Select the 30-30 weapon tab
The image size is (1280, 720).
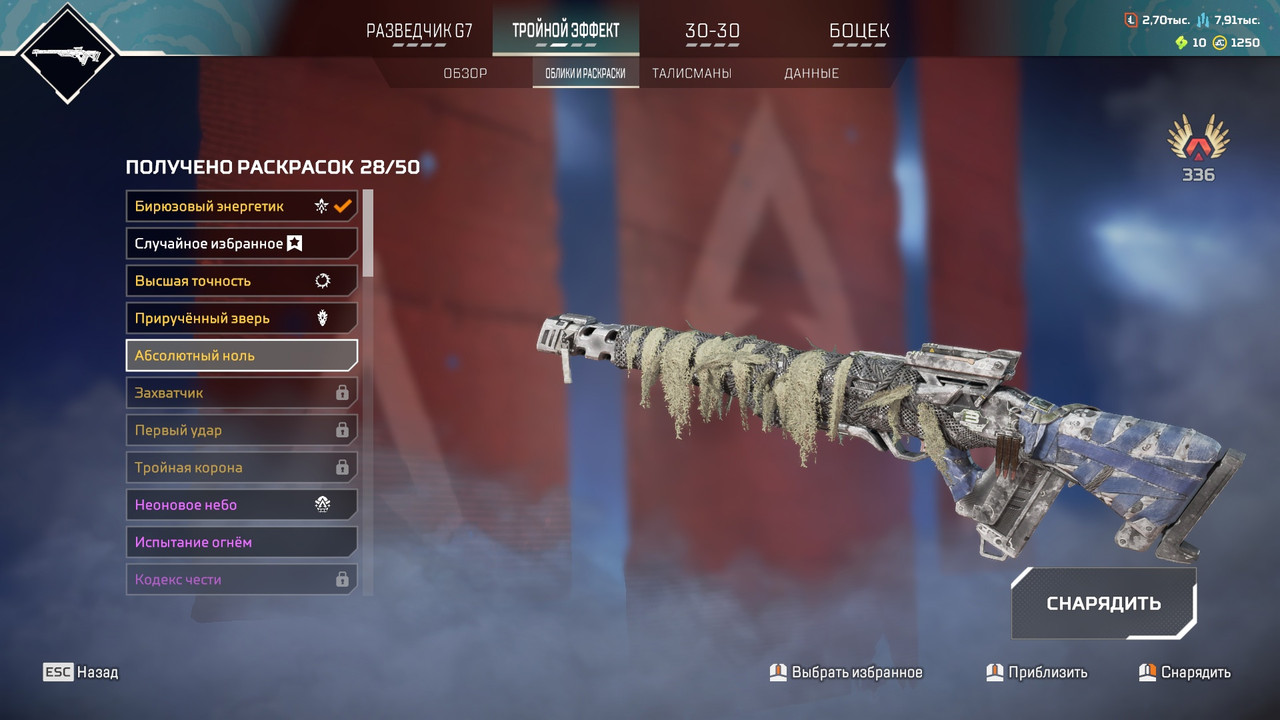pyautogui.click(x=712, y=30)
